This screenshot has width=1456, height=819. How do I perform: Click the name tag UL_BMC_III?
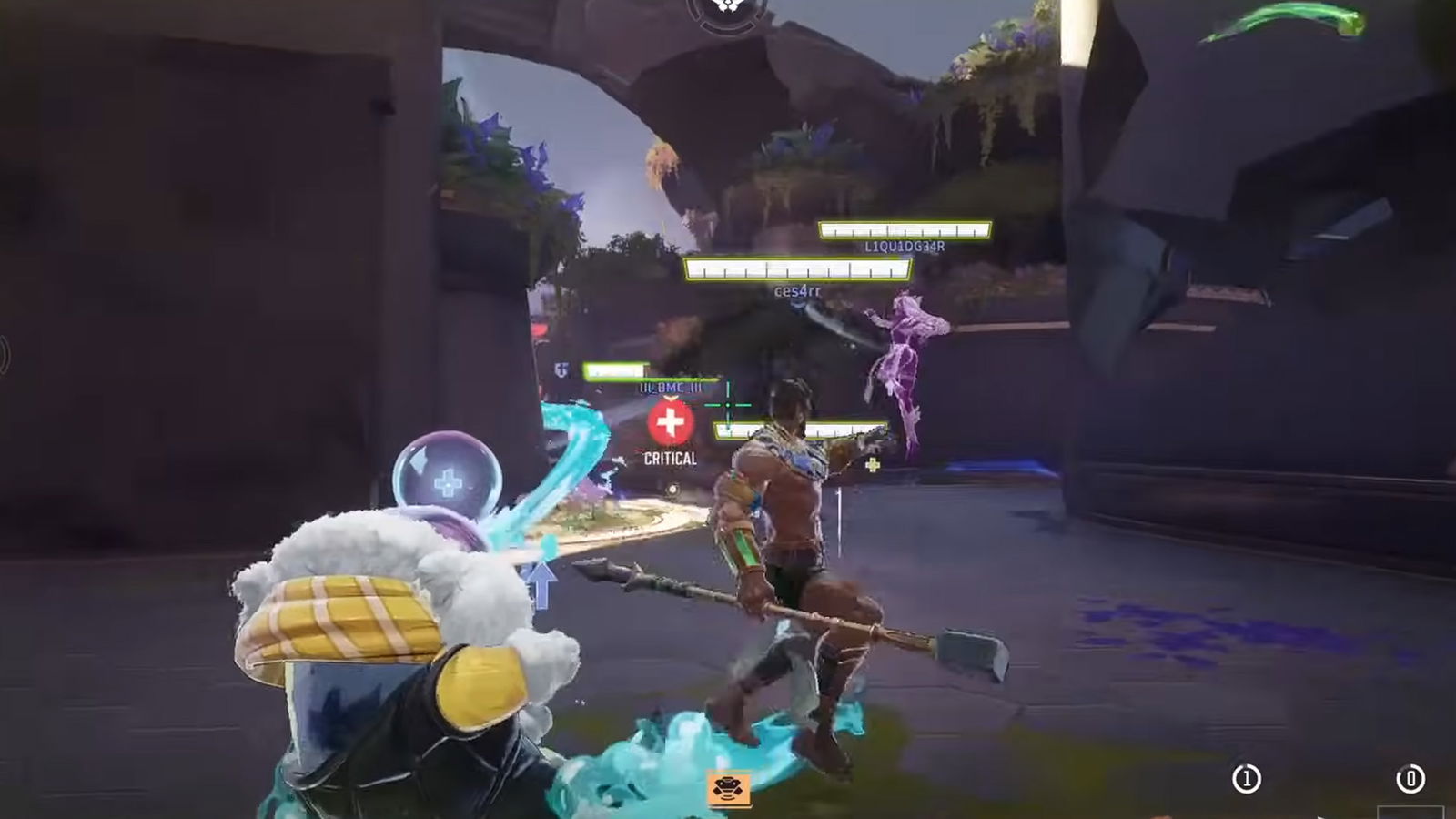pos(670,386)
